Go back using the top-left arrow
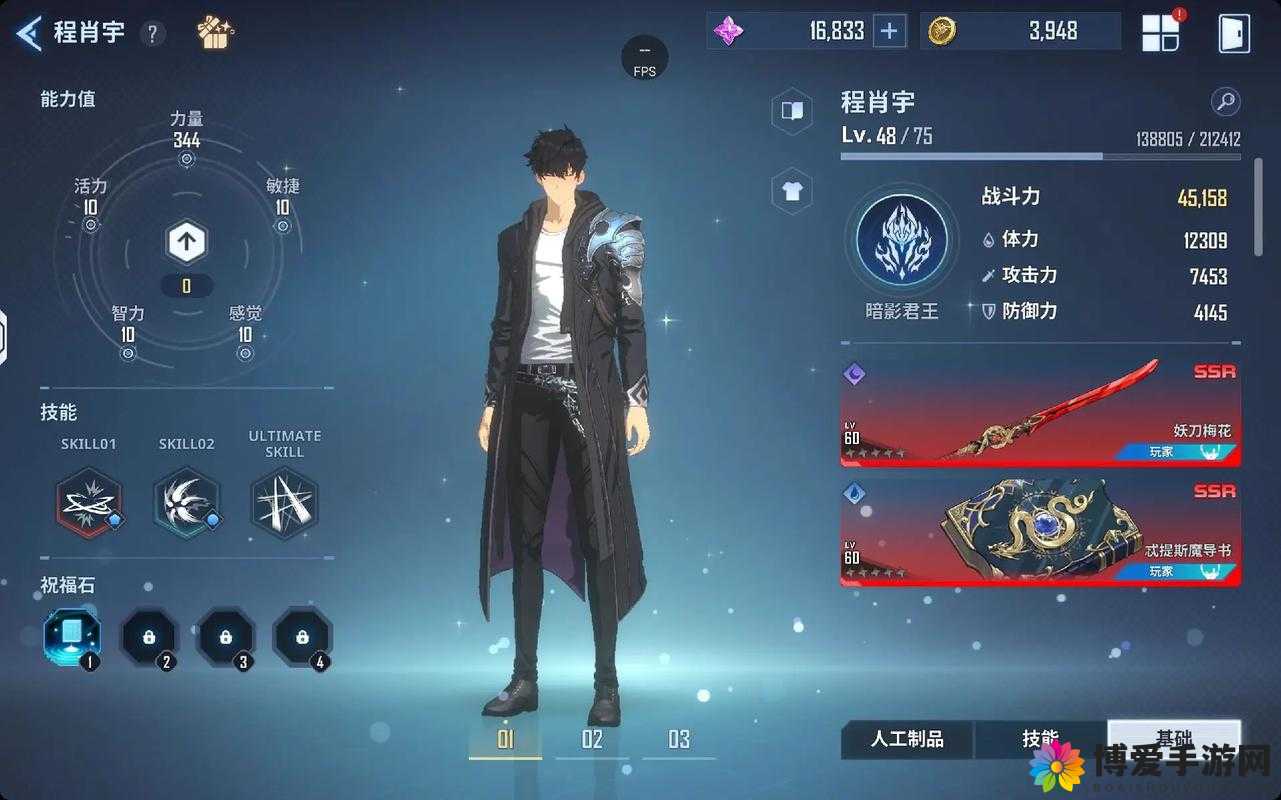This screenshot has width=1281, height=800. pyautogui.click(x=29, y=33)
